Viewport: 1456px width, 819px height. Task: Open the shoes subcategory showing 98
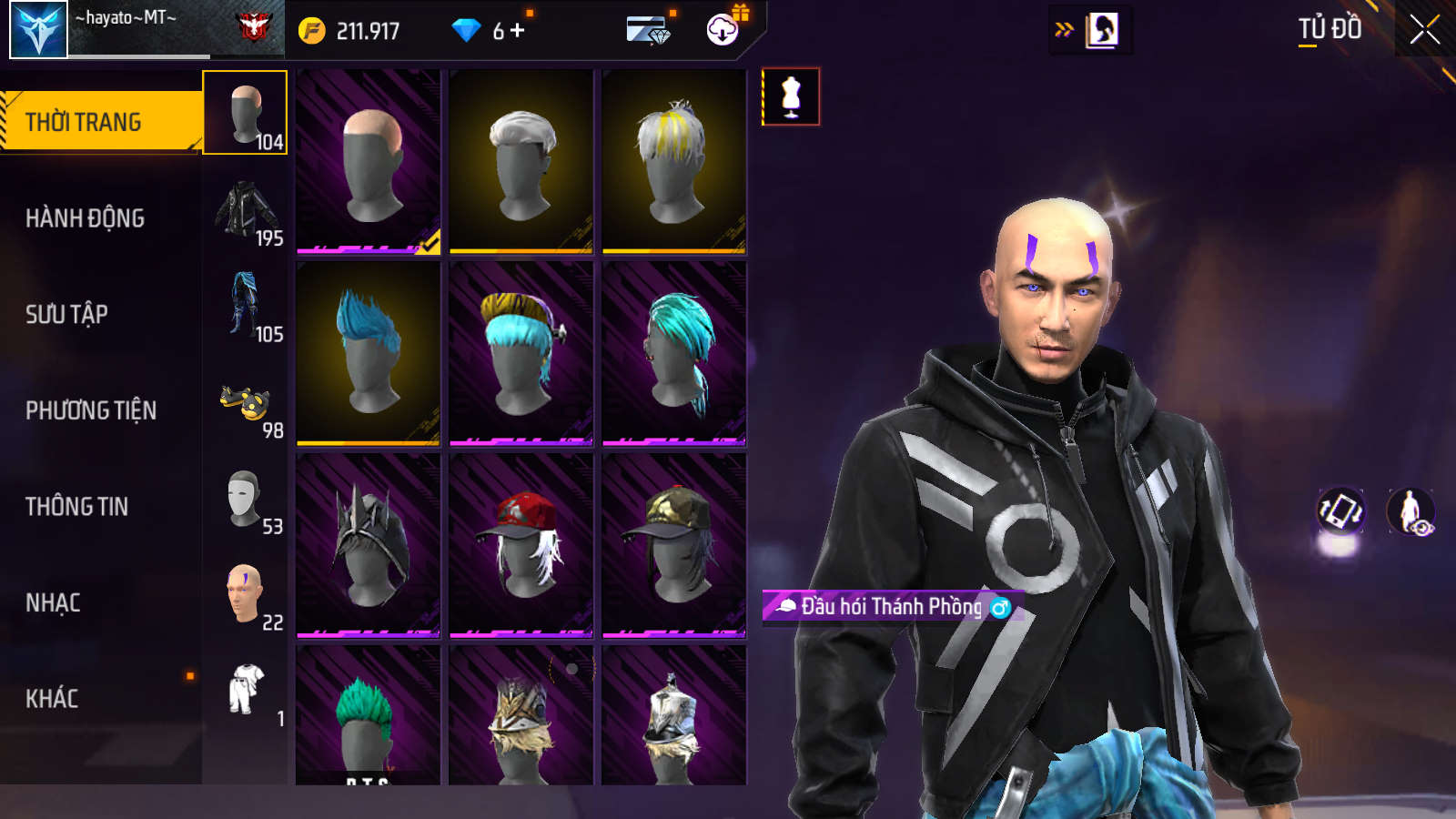246,404
